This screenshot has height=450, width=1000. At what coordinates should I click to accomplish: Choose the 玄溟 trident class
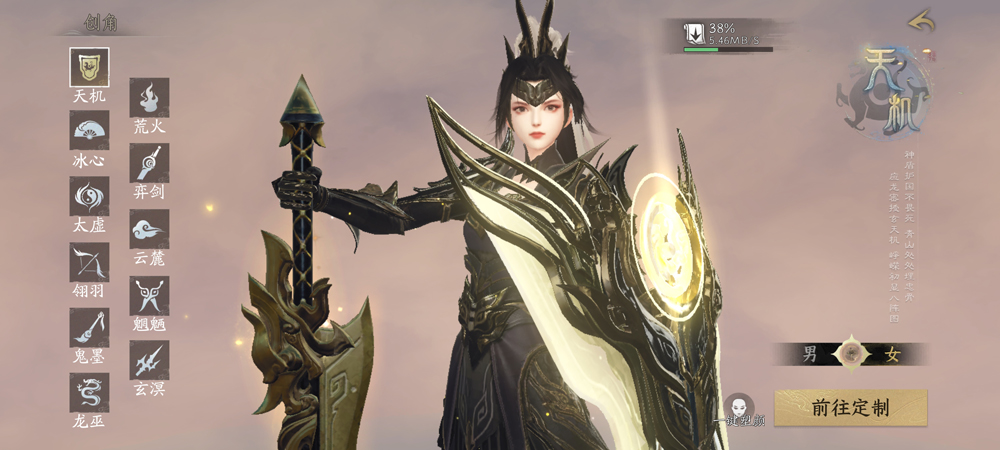coord(149,360)
